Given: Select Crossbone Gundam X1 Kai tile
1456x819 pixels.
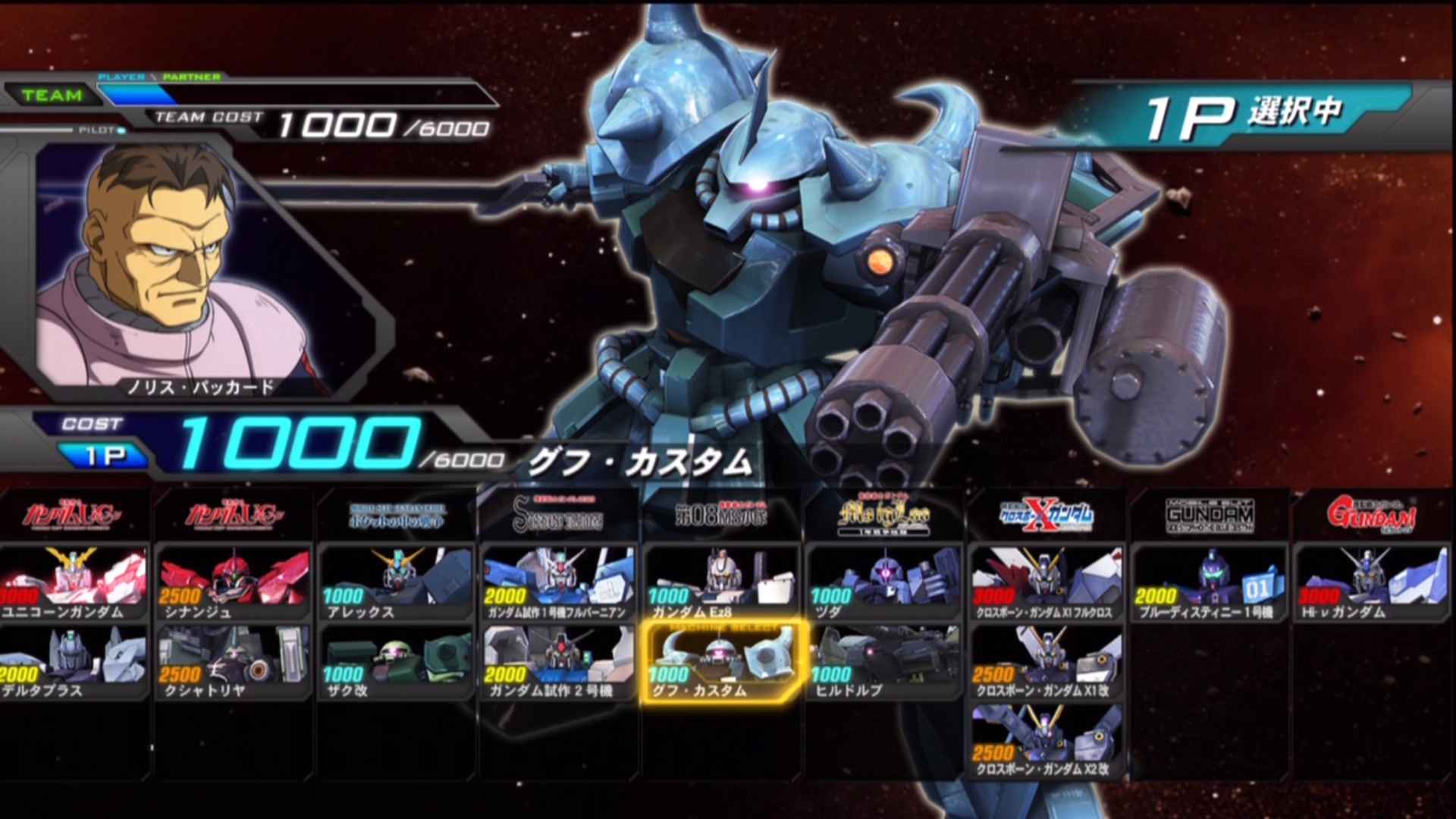Looking at the screenshot, I should [1046, 663].
